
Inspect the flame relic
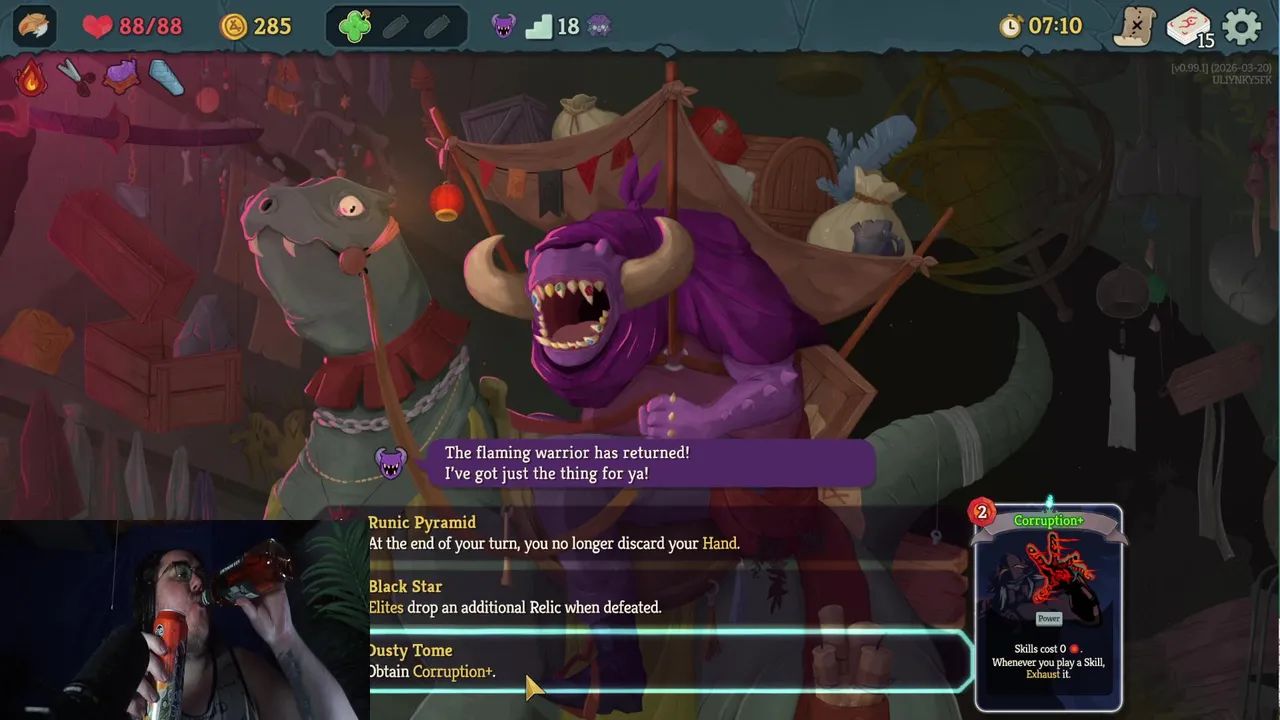point(31,77)
